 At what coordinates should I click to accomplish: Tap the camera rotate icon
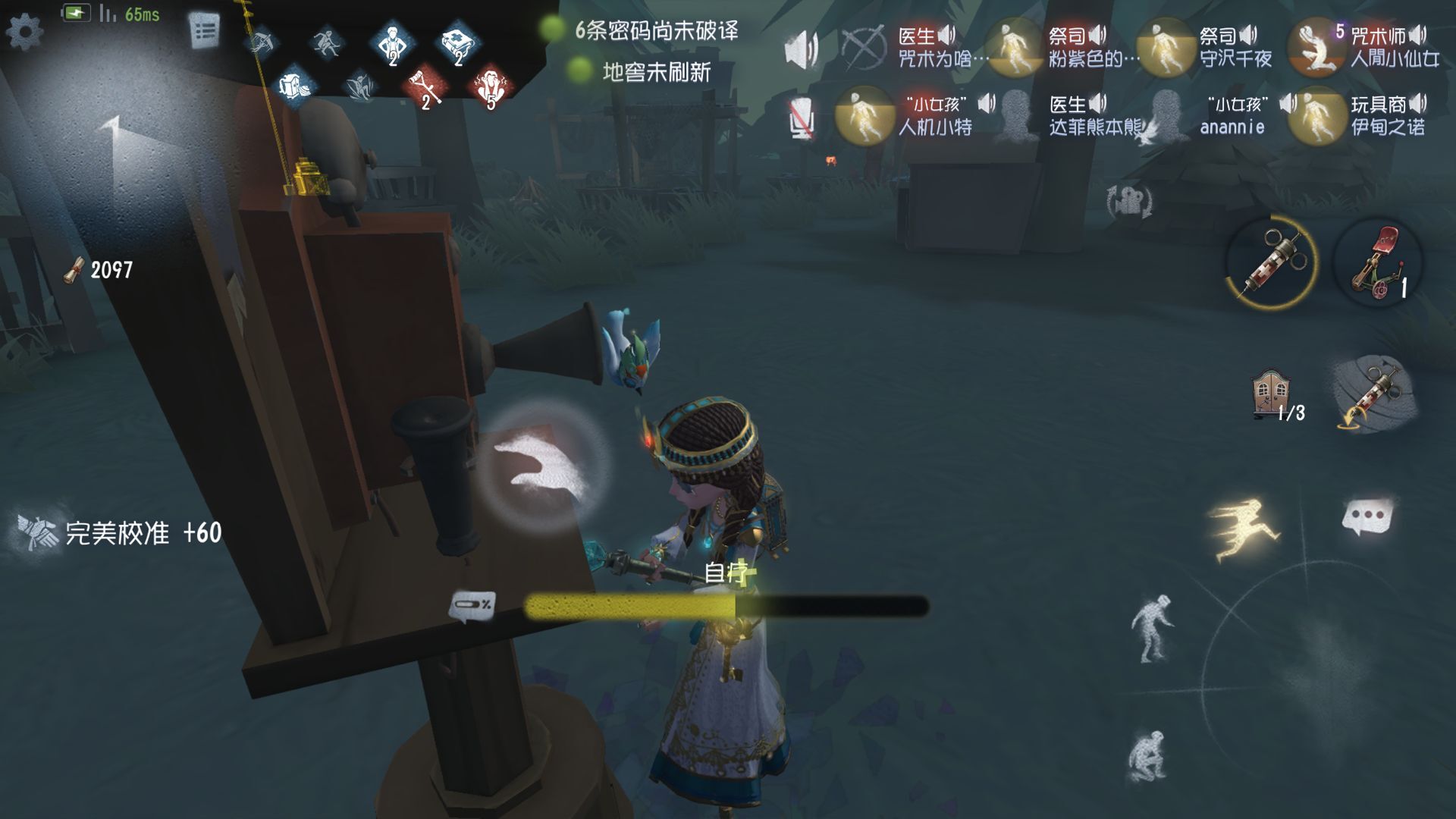pos(1129,202)
